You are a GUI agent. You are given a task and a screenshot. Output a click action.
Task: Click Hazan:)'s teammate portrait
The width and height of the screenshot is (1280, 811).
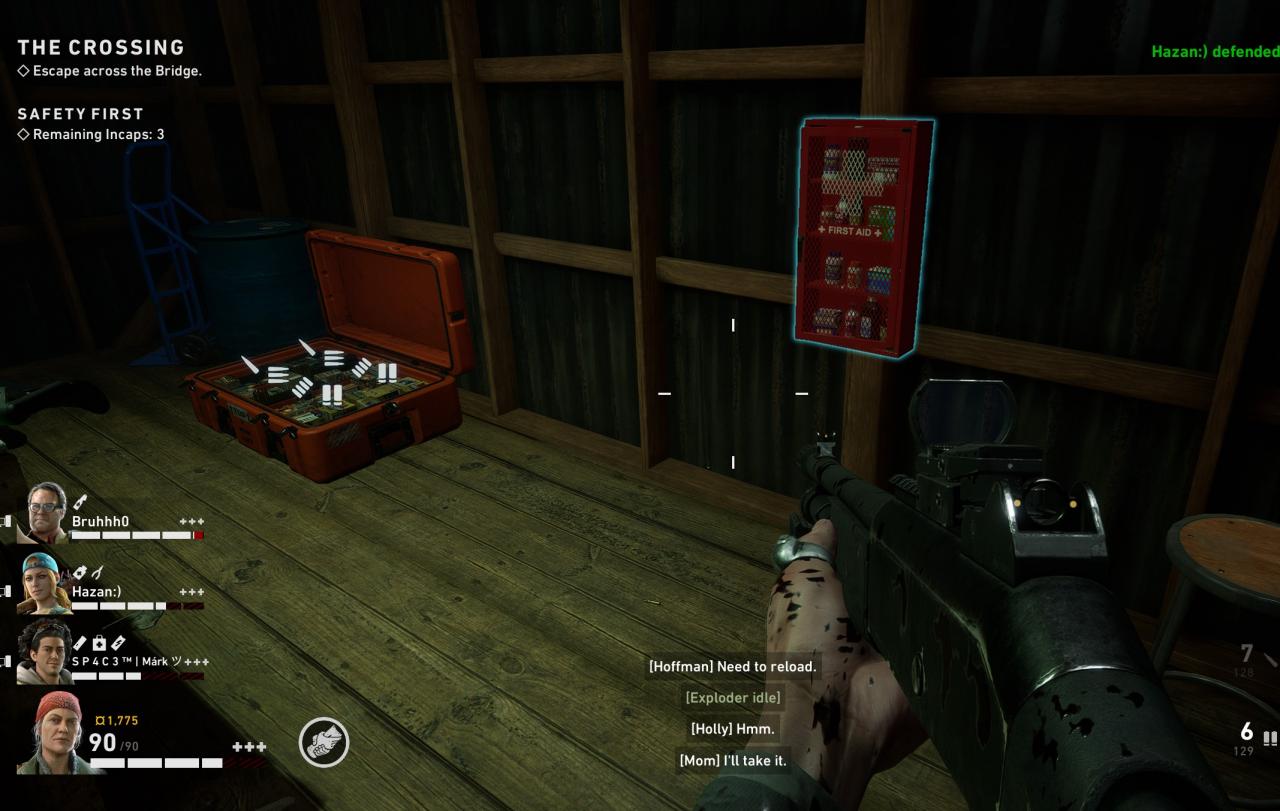coord(45,583)
